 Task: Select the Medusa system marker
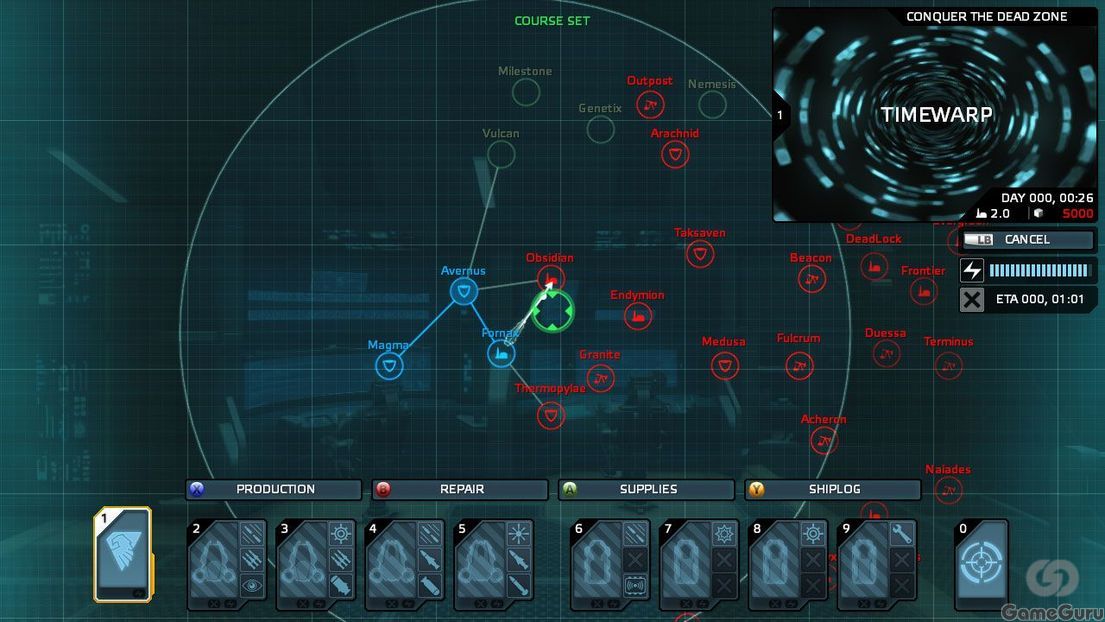click(724, 365)
